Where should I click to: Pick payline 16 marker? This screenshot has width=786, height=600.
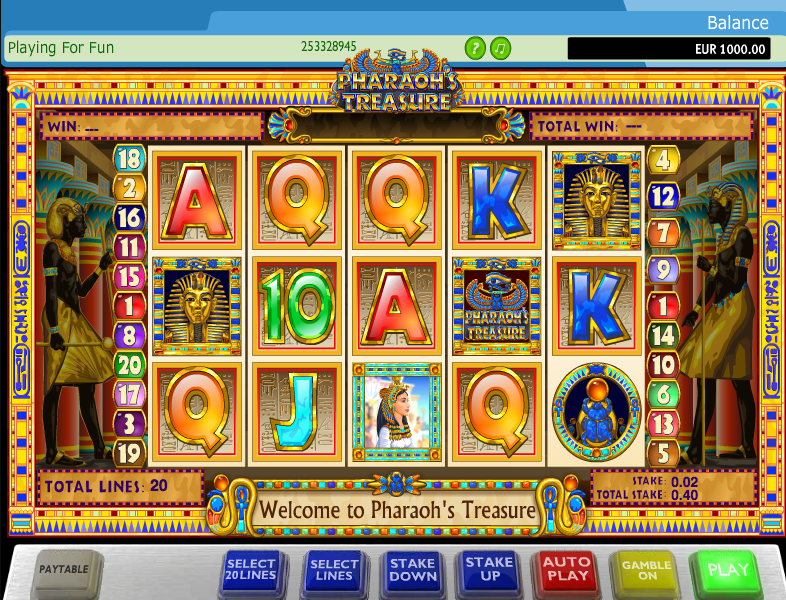click(129, 217)
